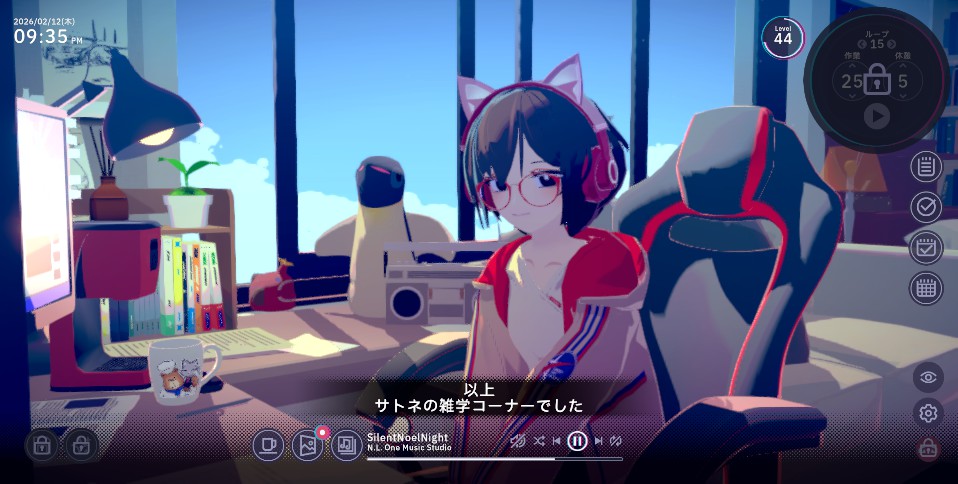Open the calendar grid icon

(926, 288)
